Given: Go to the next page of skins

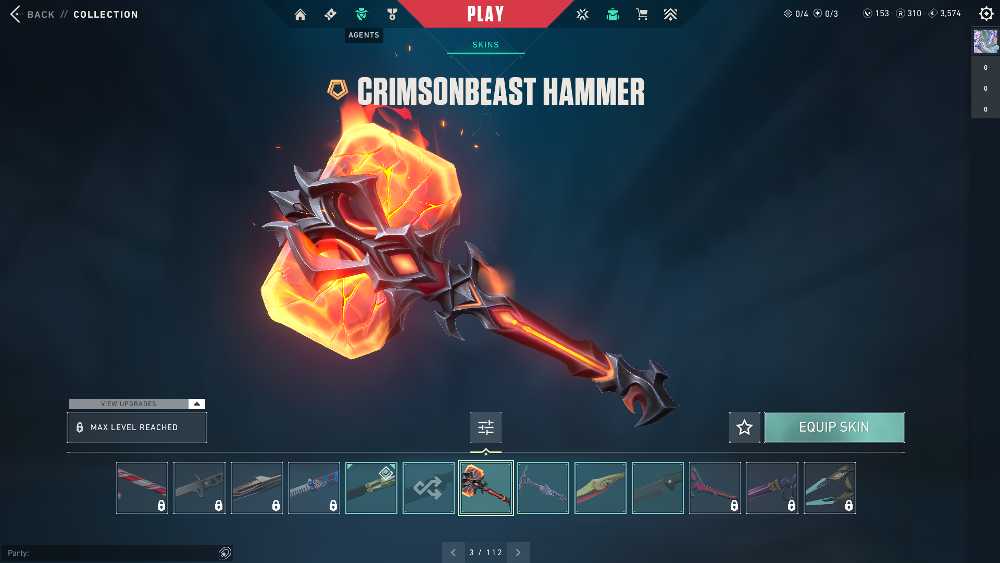Looking at the screenshot, I should 518,552.
